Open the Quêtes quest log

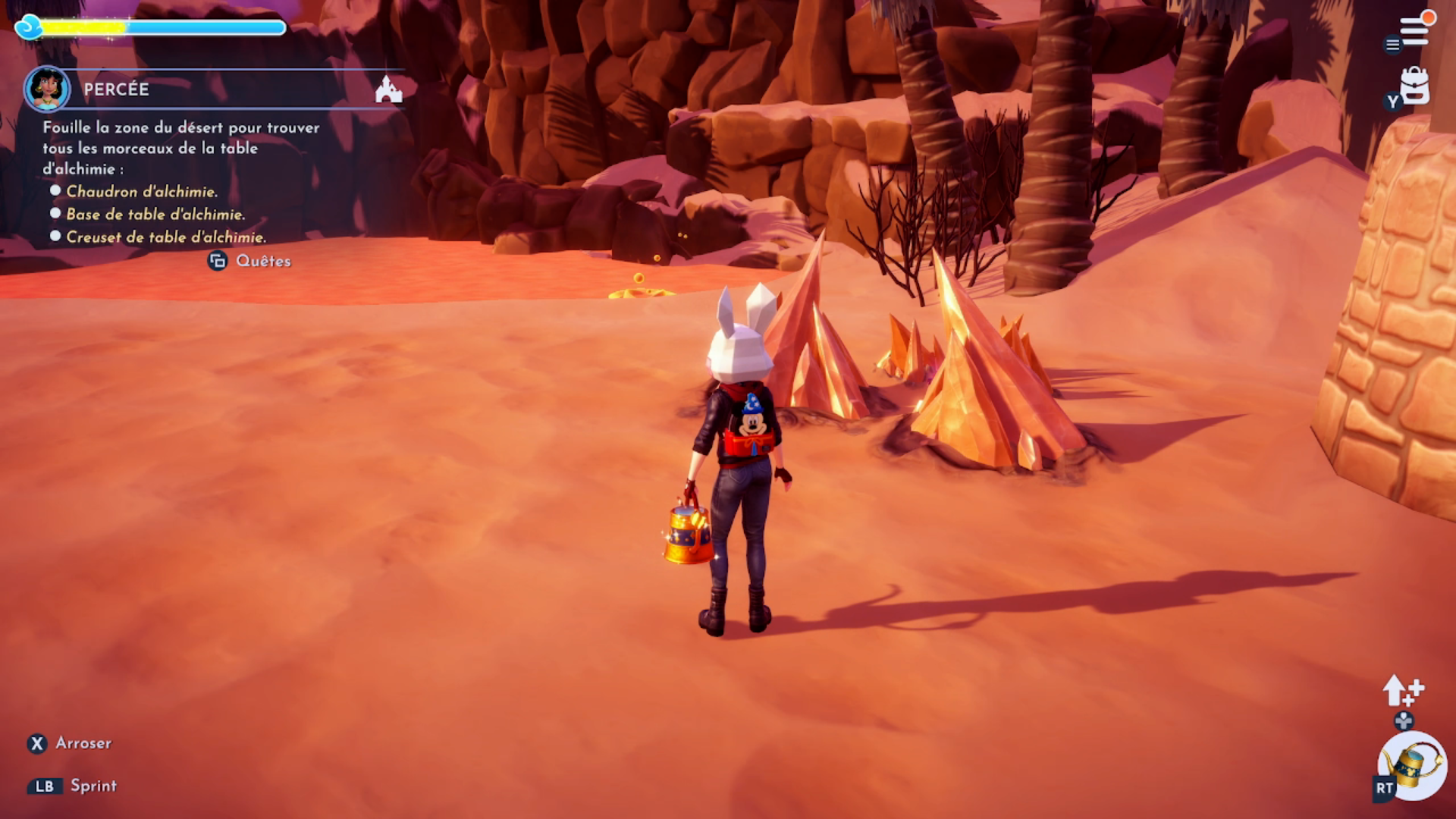click(250, 261)
